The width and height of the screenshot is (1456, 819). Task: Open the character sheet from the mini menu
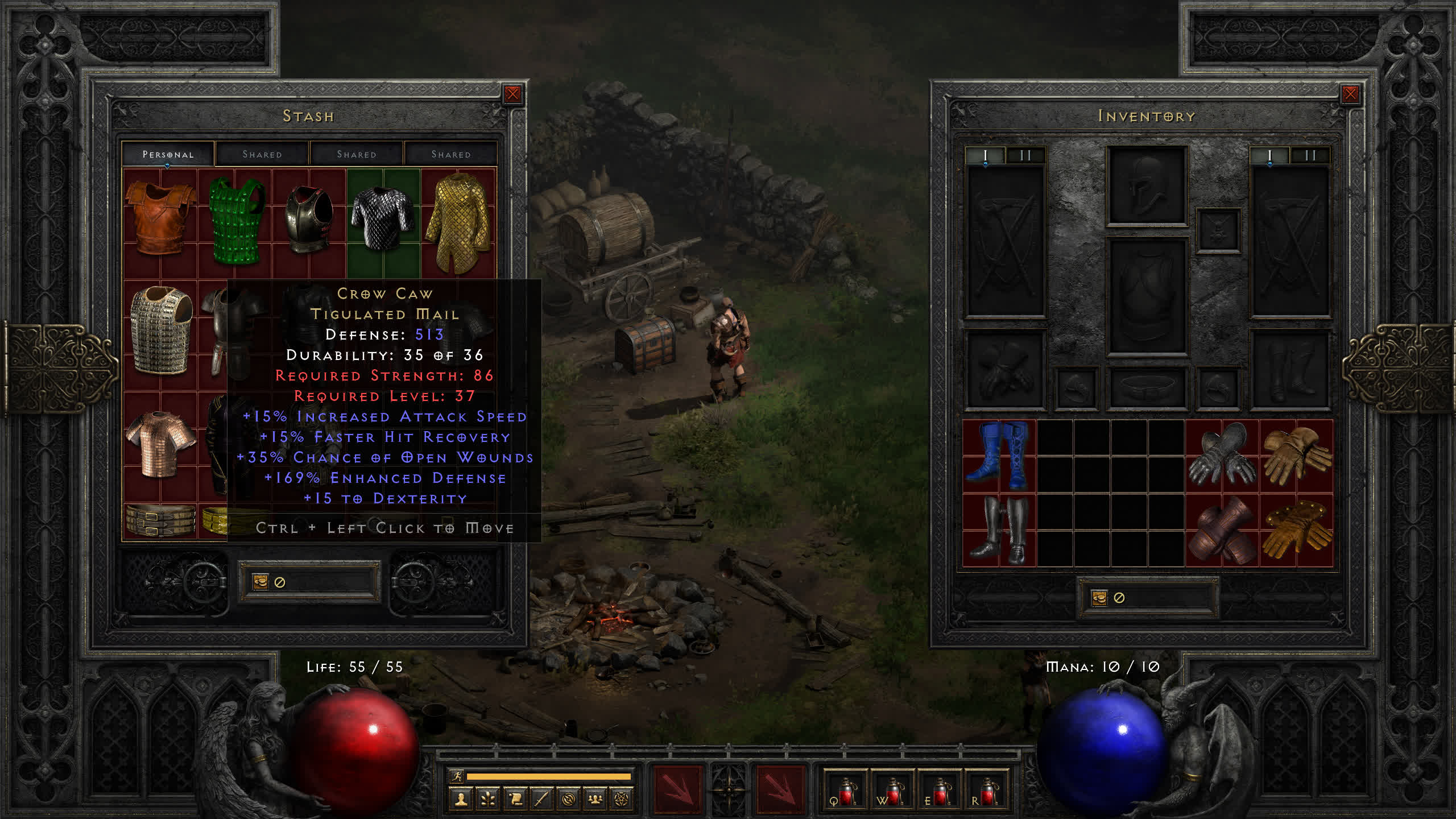coord(461,799)
